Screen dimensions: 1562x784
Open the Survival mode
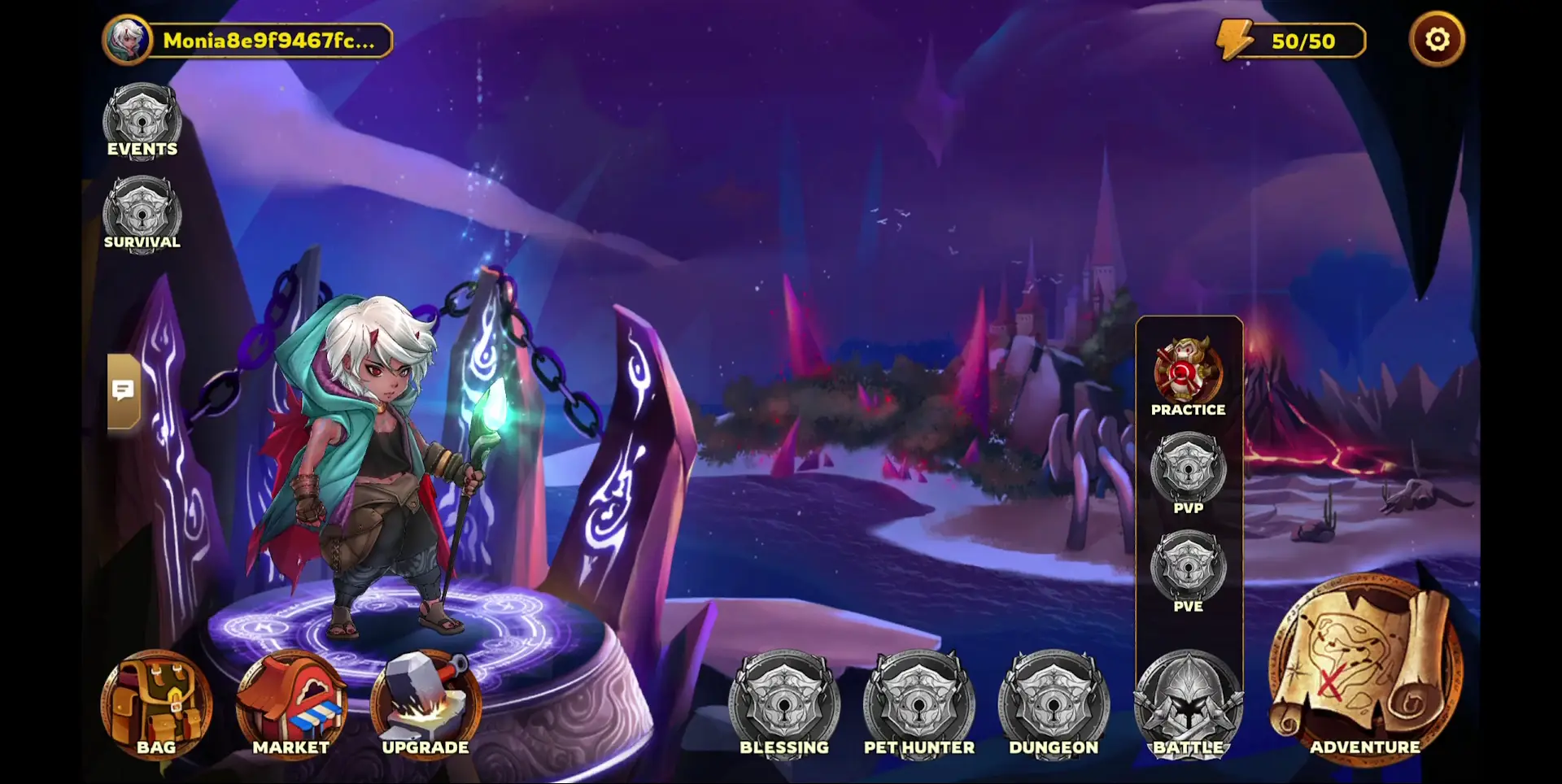point(141,211)
